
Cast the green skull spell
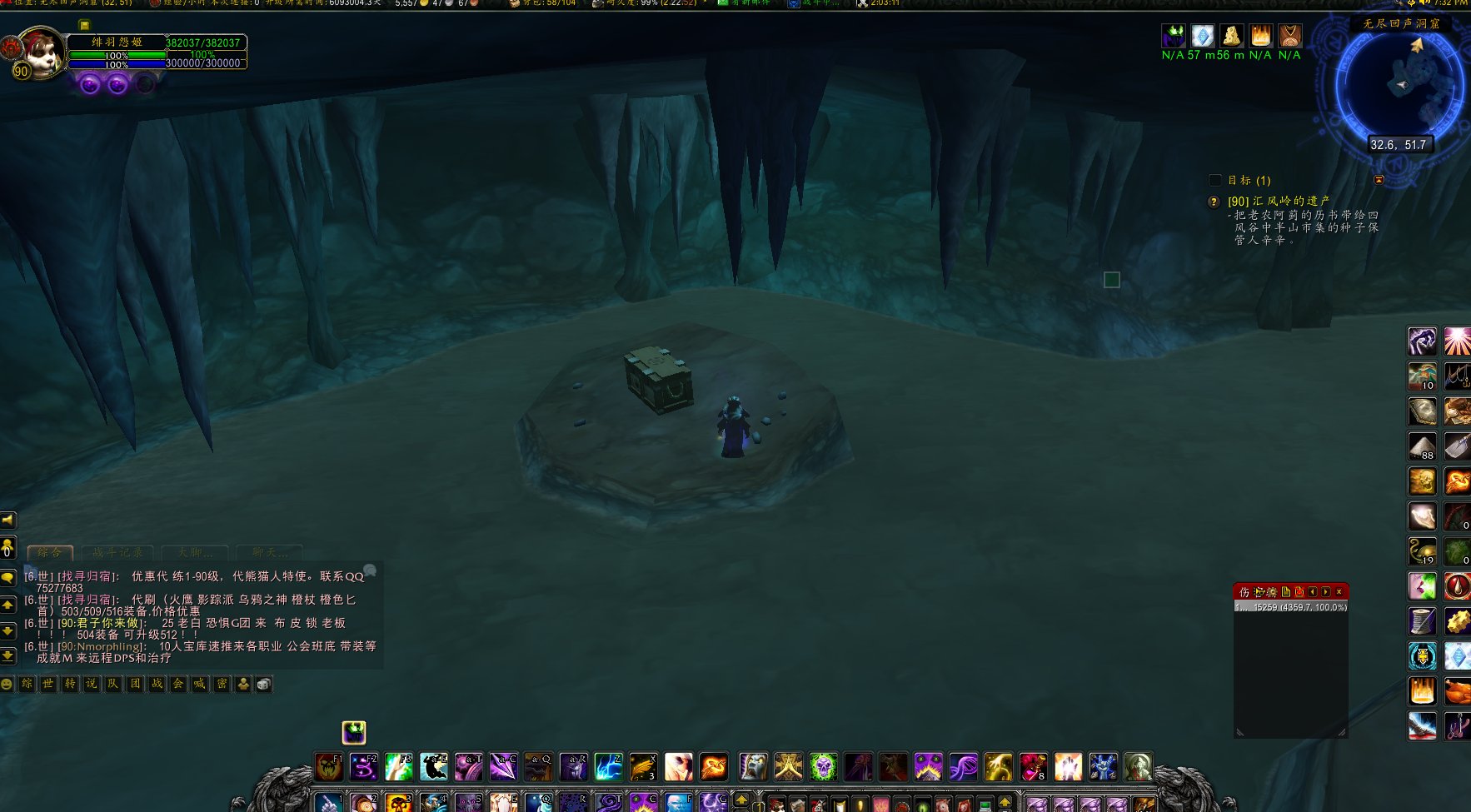pos(823,766)
